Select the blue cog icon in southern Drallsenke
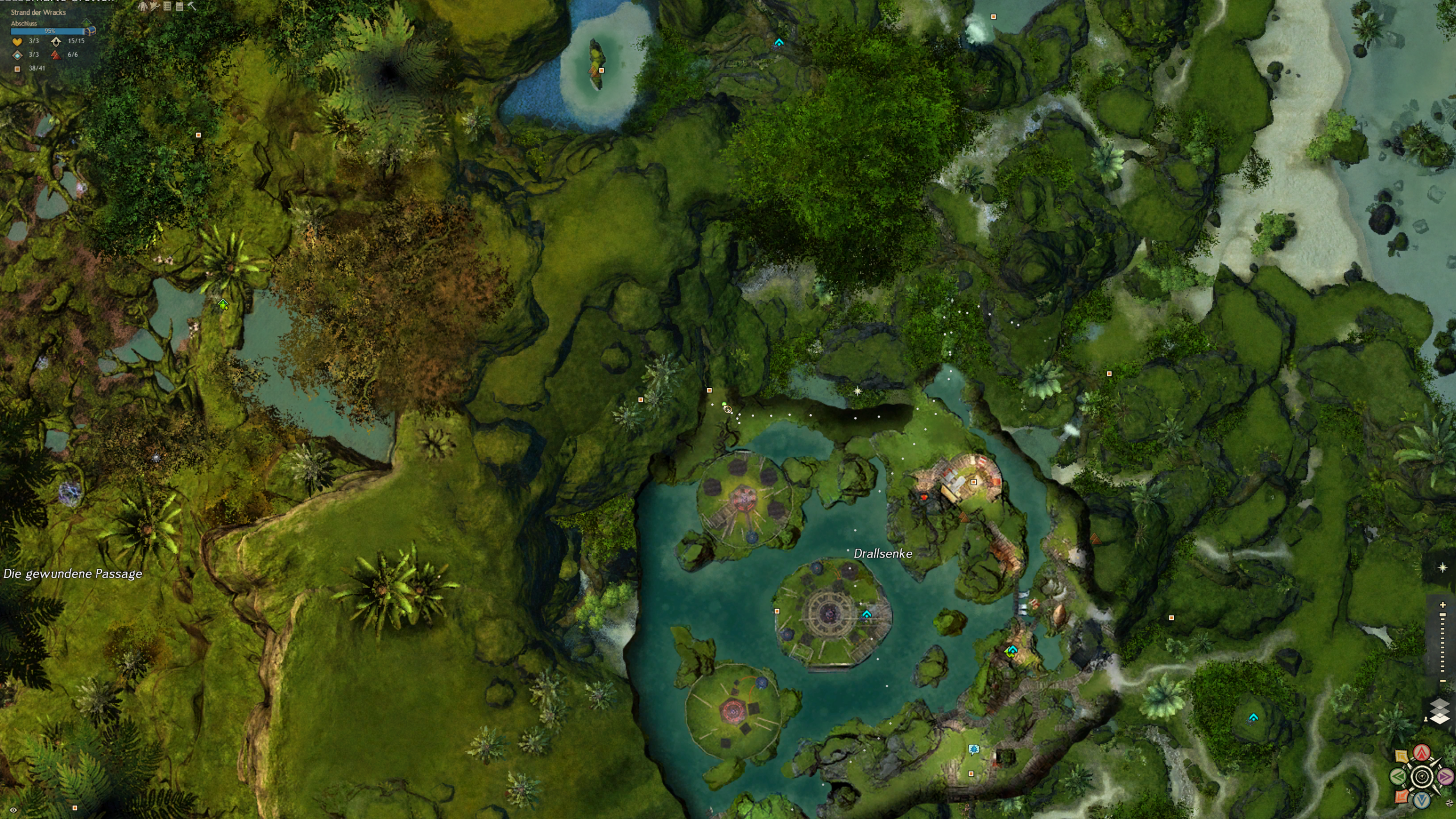1456x819 pixels. click(x=973, y=749)
